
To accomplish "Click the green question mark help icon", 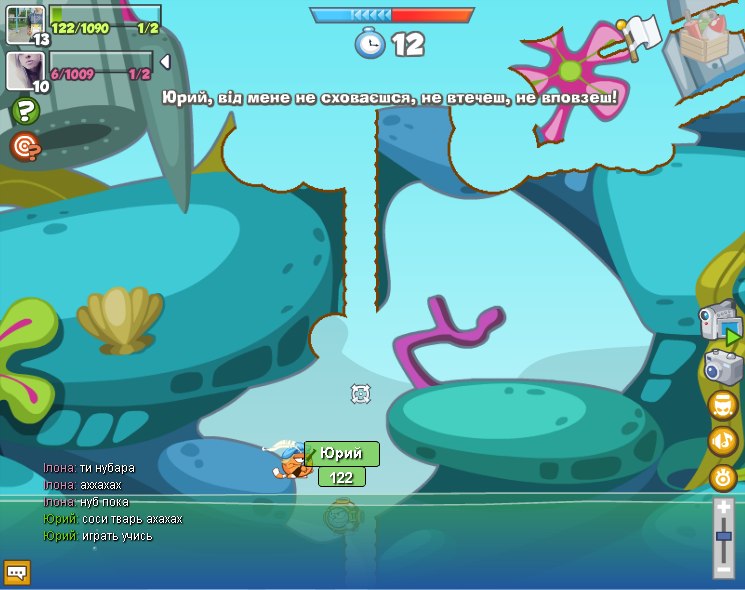I will pyautogui.click(x=25, y=111).
